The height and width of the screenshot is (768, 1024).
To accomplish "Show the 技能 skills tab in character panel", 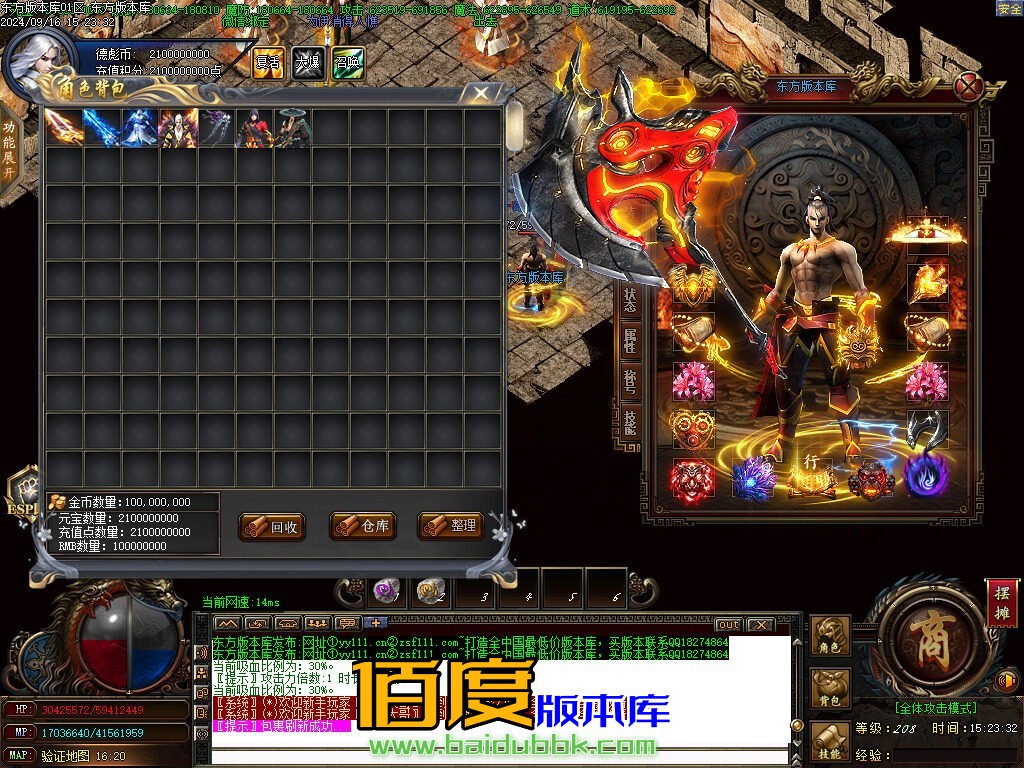I will pos(630,420).
